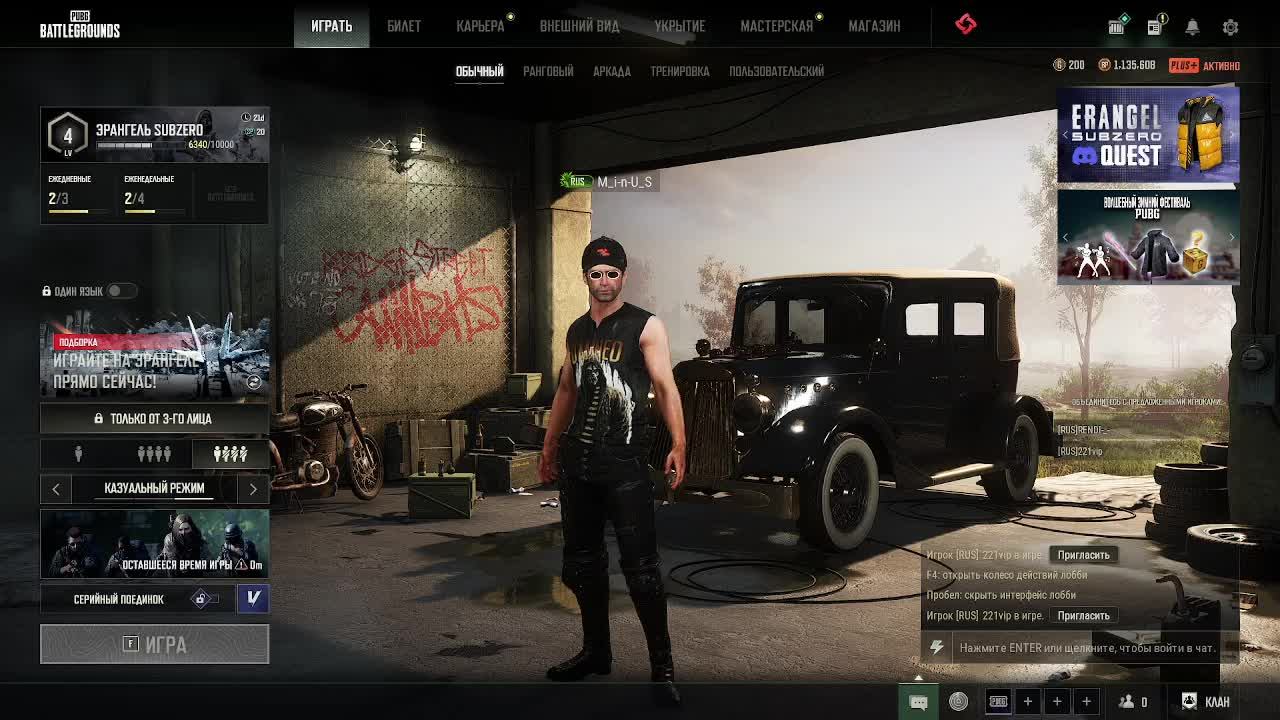
Task: Click the chat input field
Action: point(1086,648)
